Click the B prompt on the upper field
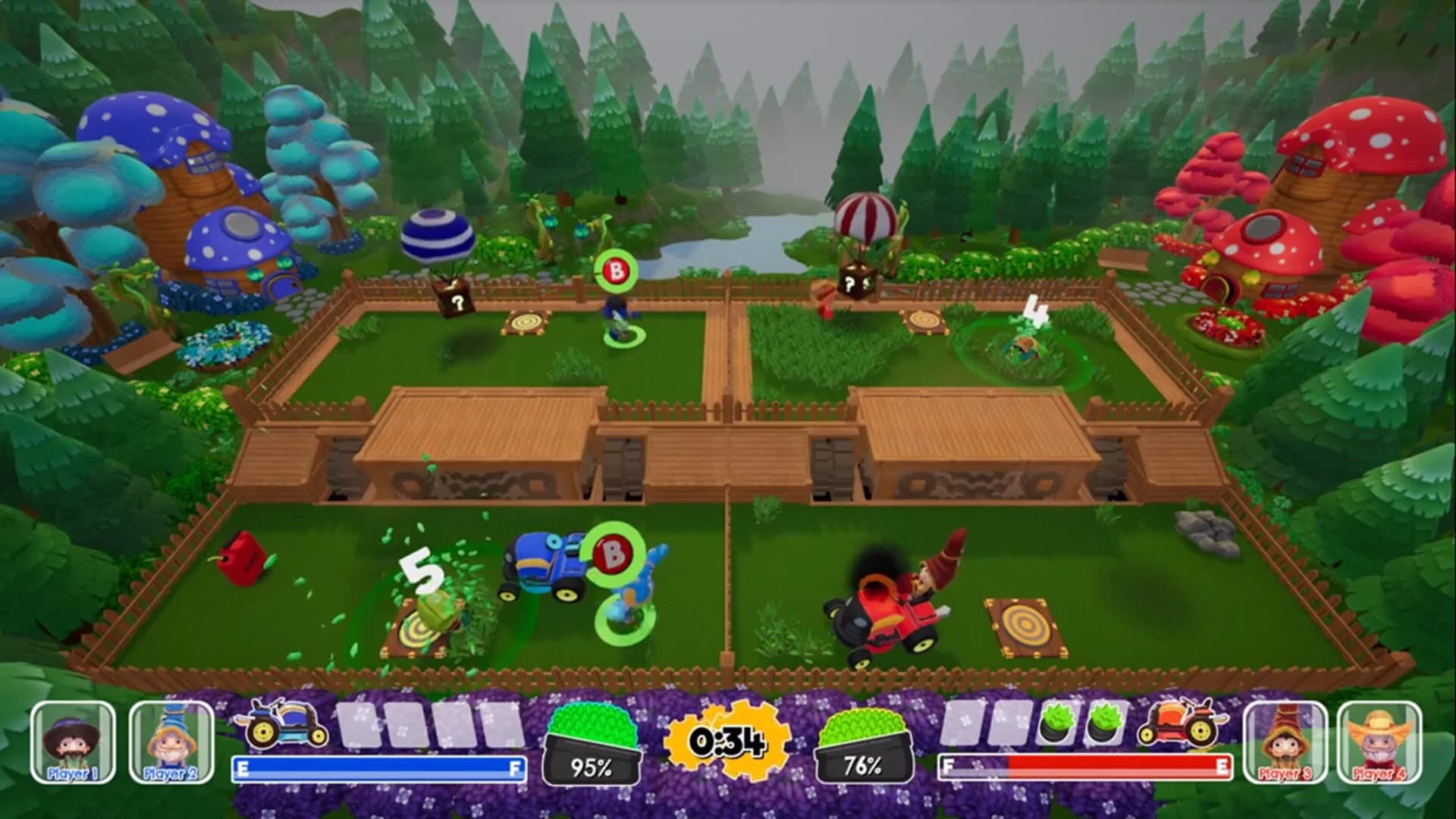The height and width of the screenshot is (819, 1456). [x=614, y=271]
